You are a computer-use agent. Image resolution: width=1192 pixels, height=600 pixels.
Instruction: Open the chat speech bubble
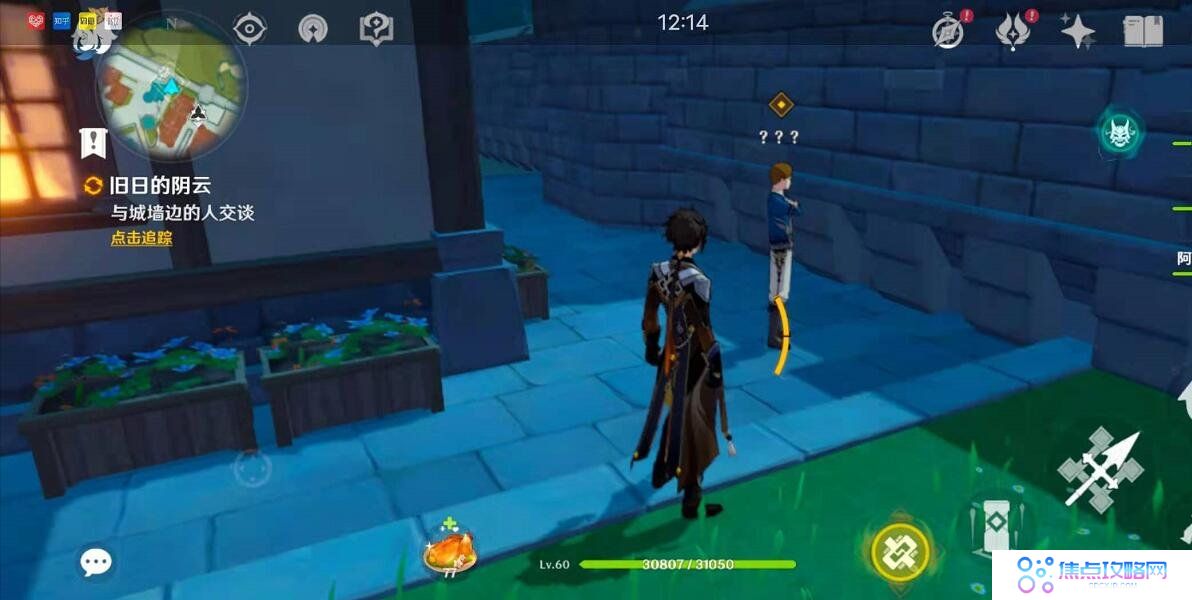[96, 562]
